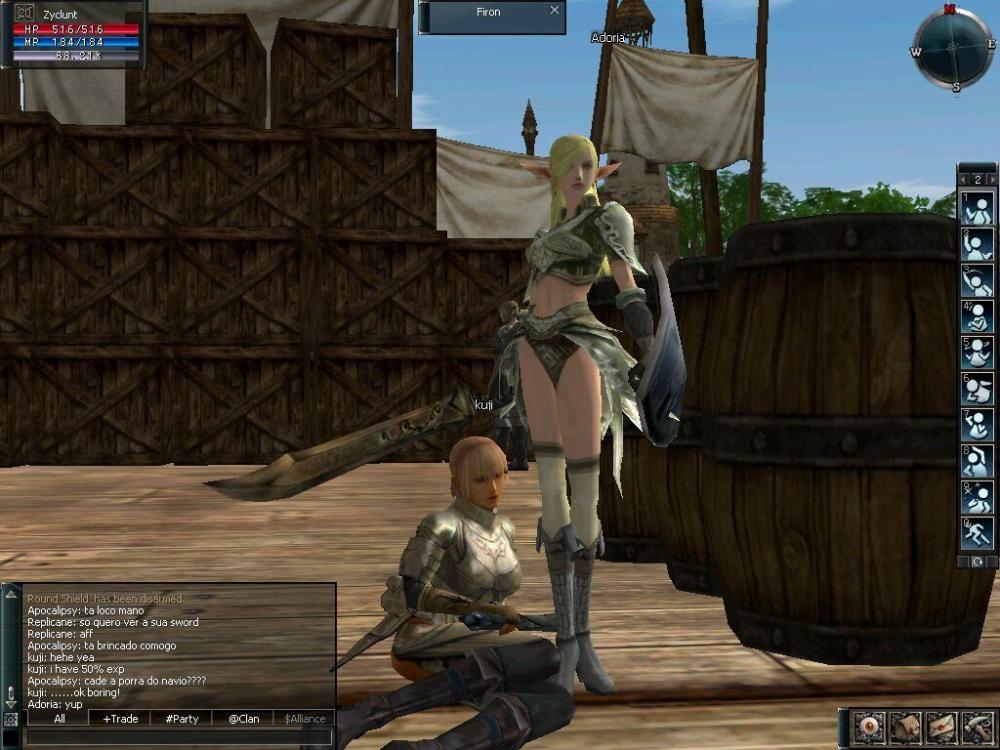Screen dimensions: 1000x750
Task: Open chat settings gear button
Action: point(10,719)
